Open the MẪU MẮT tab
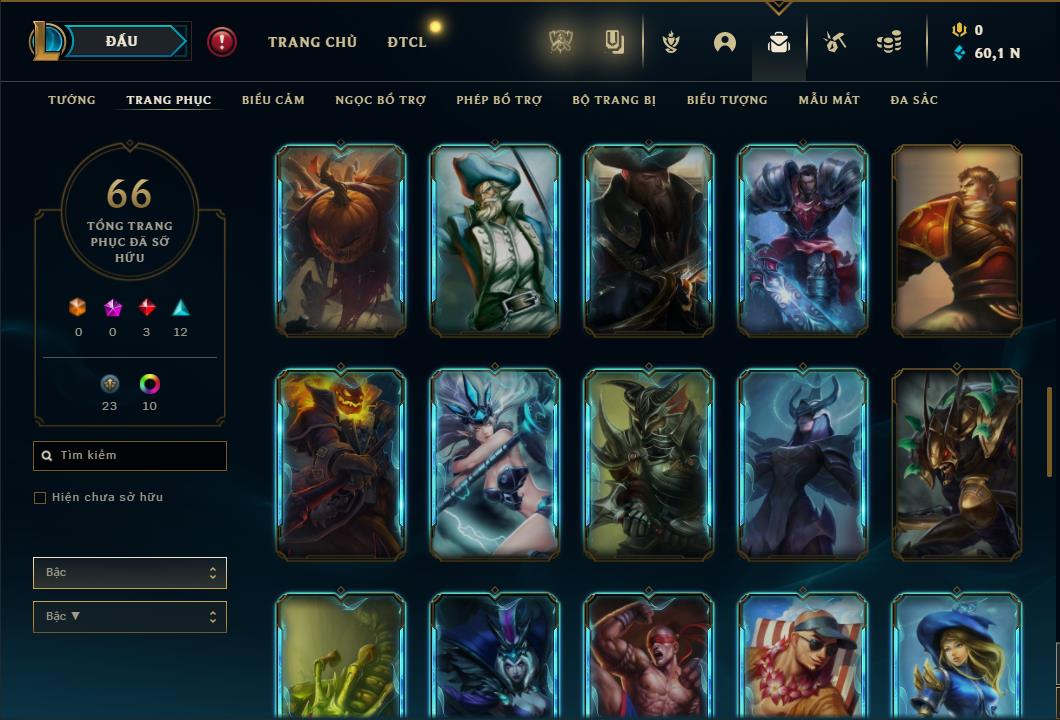1060x720 pixels. pyautogui.click(x=829, y=100)
